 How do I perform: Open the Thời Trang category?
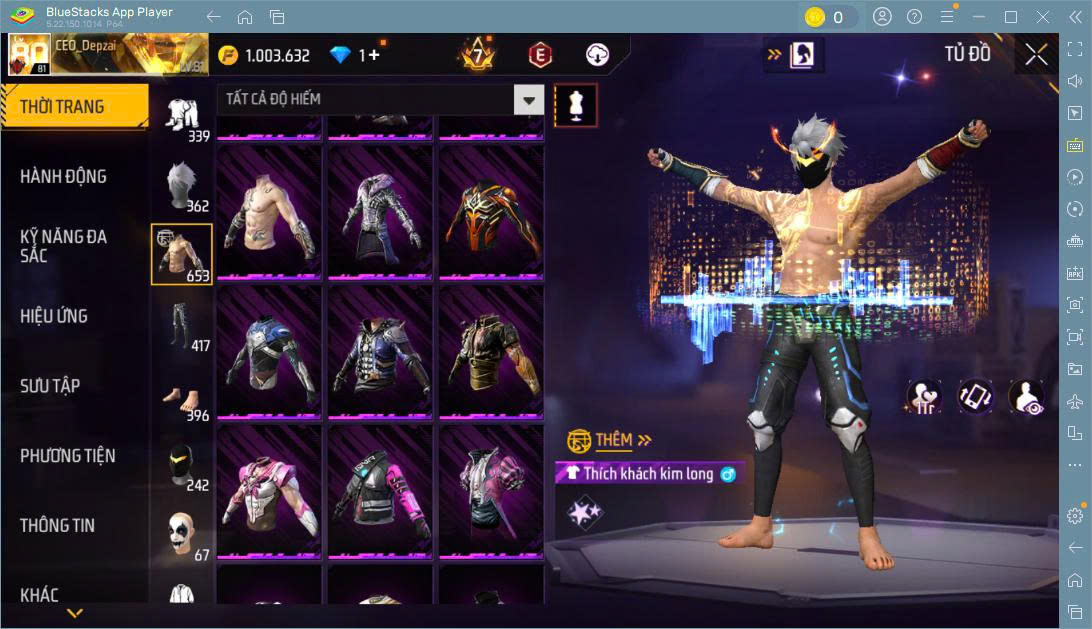pos(62,107)
